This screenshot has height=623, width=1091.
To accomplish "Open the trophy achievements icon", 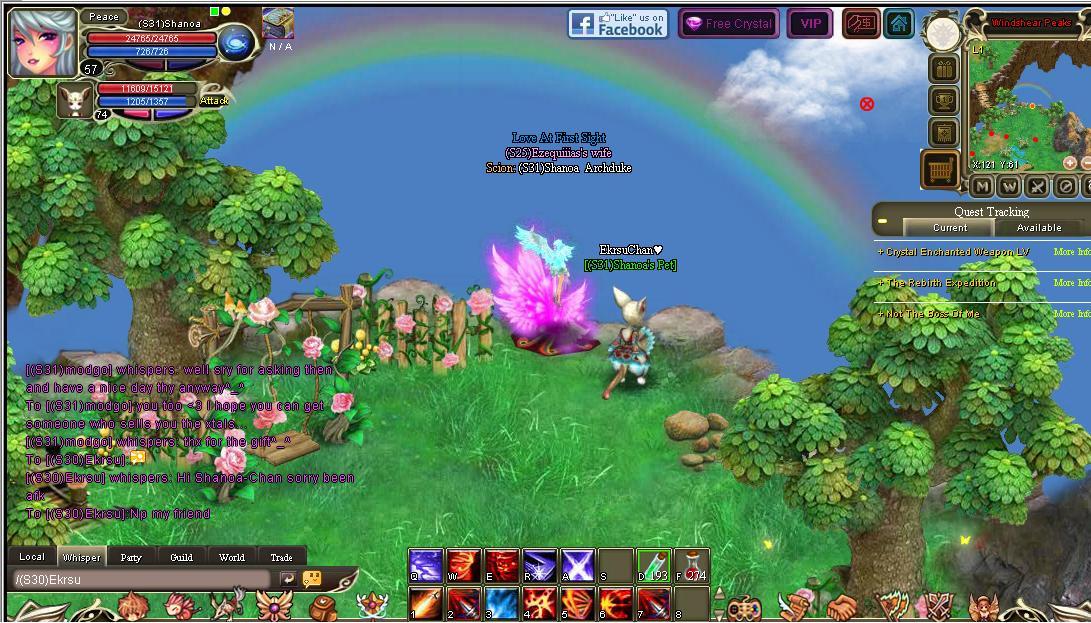I will click(943, 101).
